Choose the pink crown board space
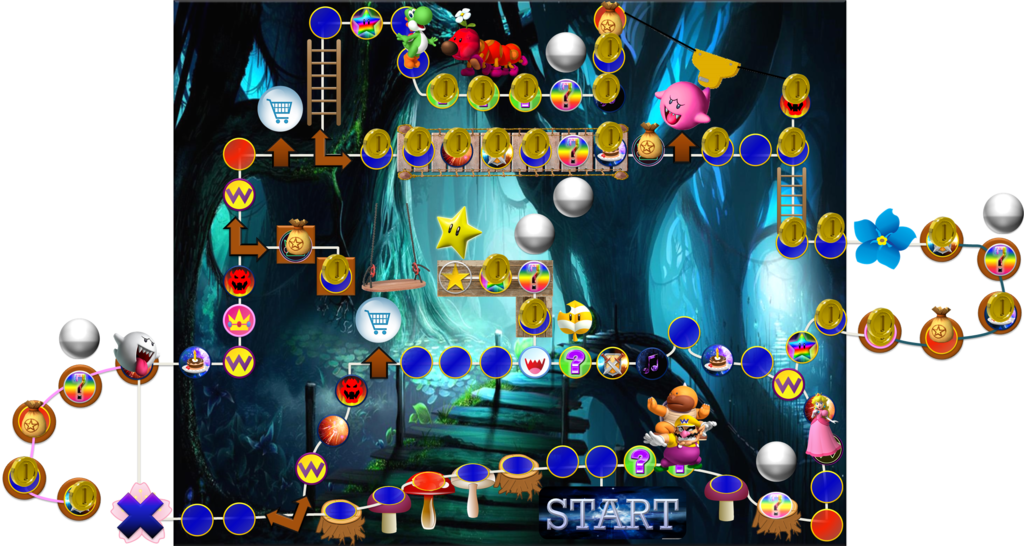This screenshot has width=1024, height=546. [239, 321]
